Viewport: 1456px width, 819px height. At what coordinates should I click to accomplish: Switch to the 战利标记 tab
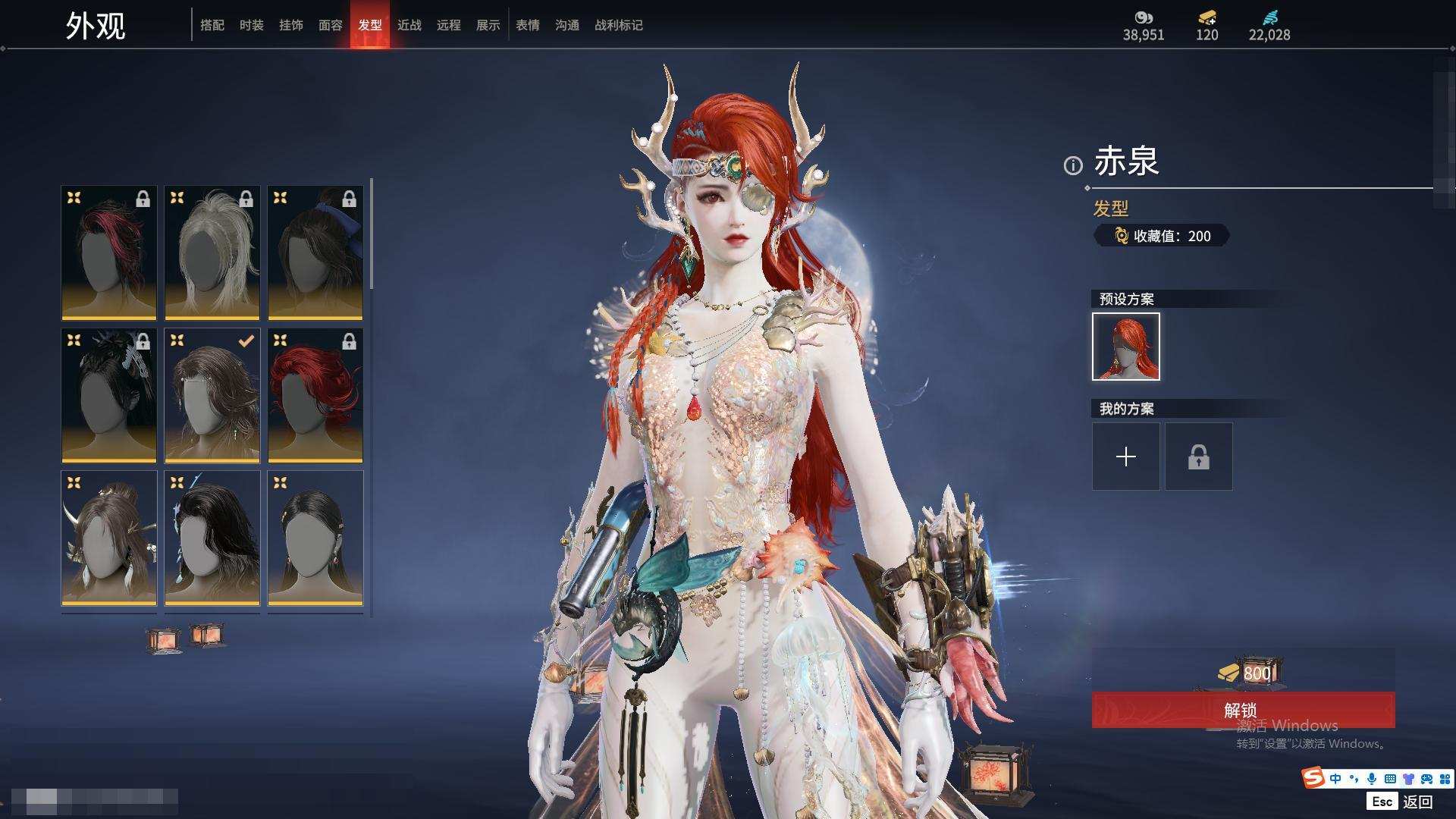click(x=618, y=25)
